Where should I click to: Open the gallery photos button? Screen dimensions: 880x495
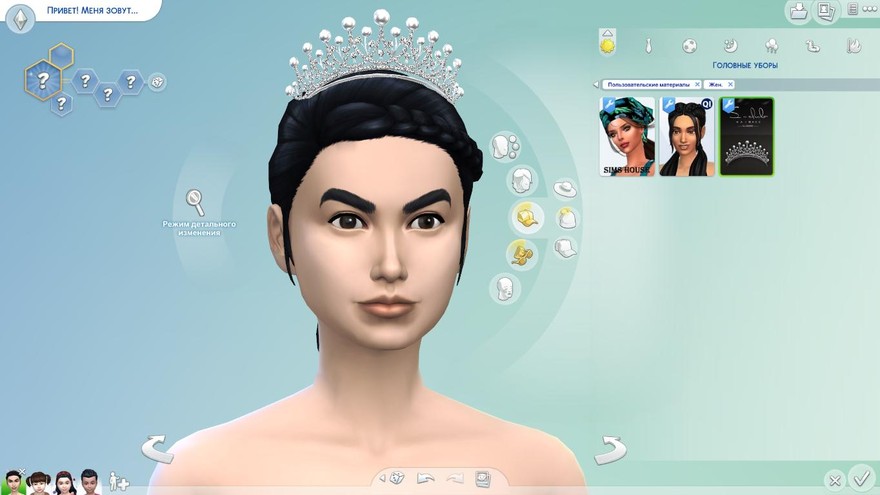pos(825,12)
